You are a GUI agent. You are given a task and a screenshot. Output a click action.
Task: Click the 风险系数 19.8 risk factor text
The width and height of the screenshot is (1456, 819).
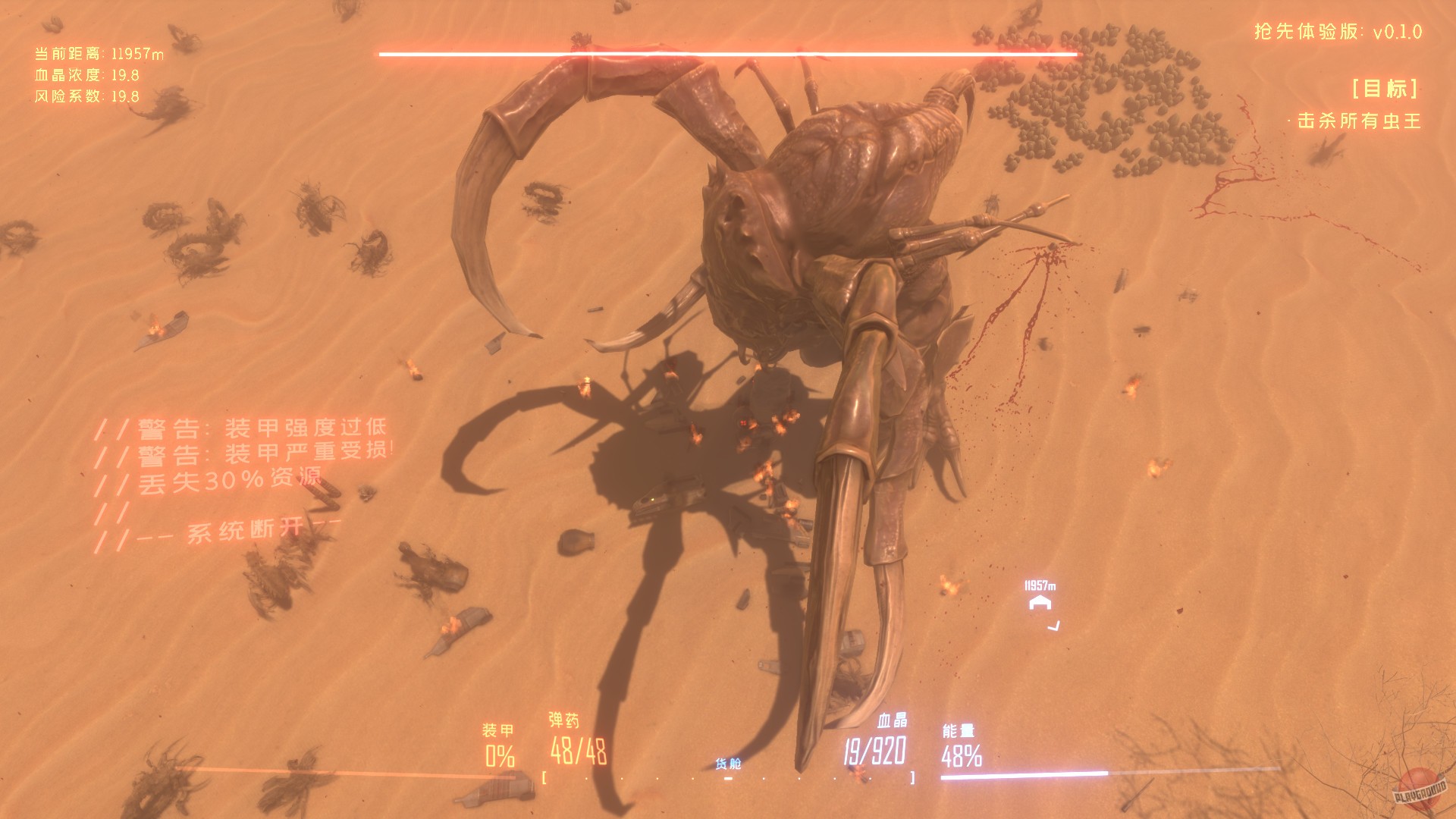[86, 97]
